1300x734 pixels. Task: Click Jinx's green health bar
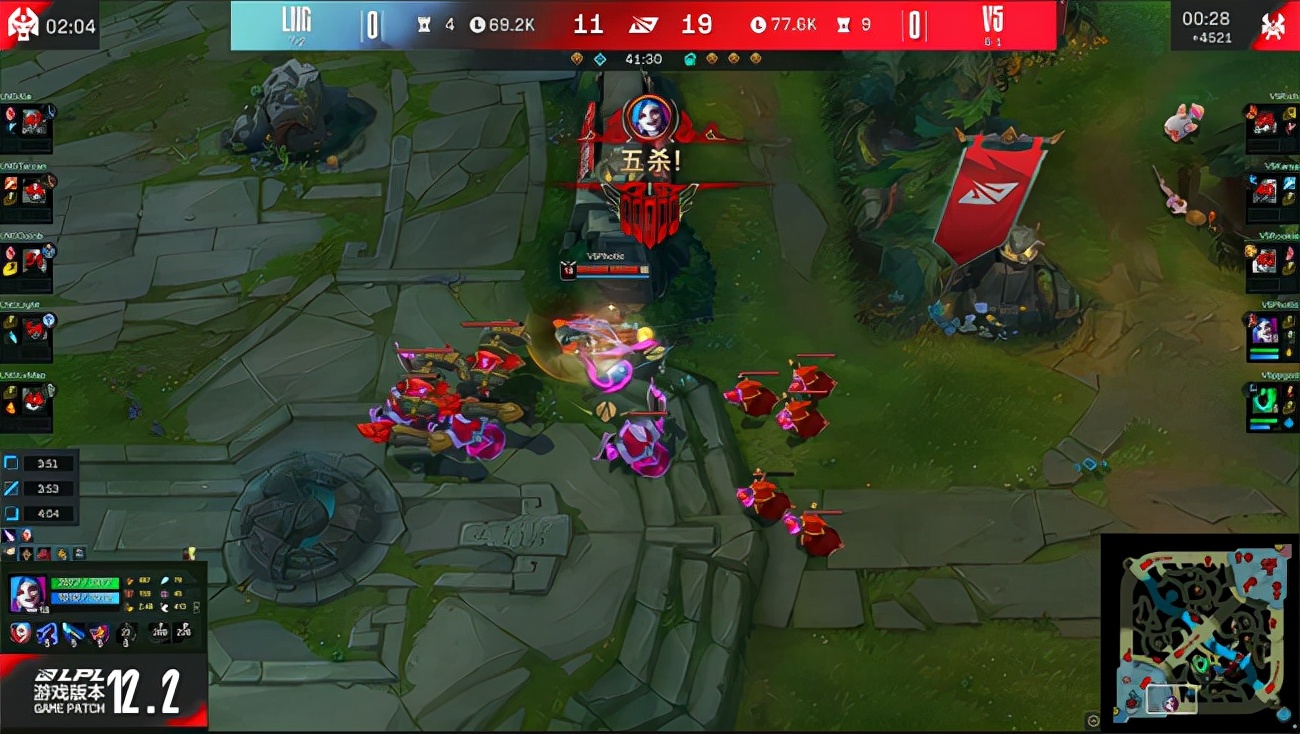click(x=84, y=584)
